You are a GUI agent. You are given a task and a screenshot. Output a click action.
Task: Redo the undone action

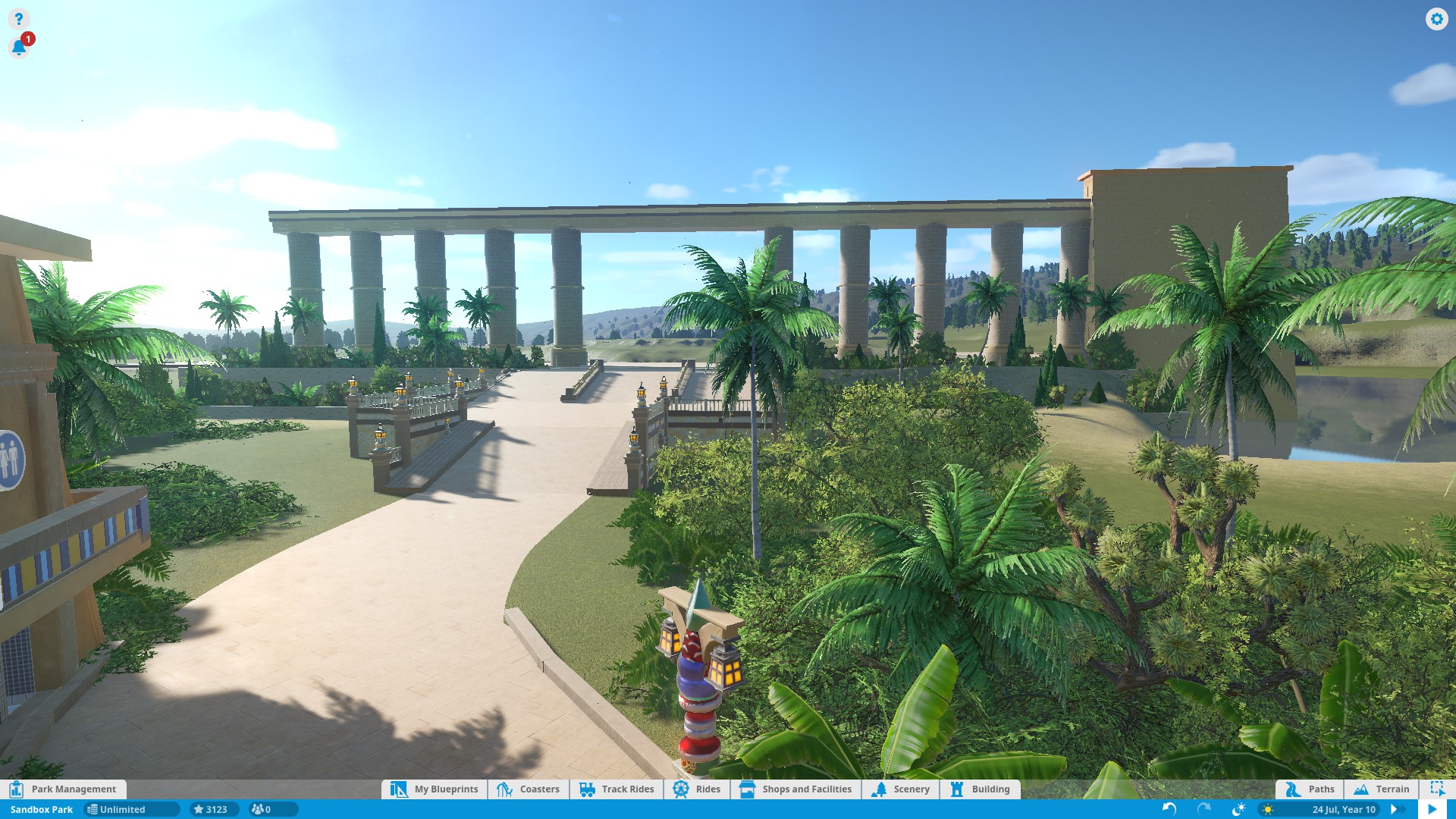pos(1203,809)
